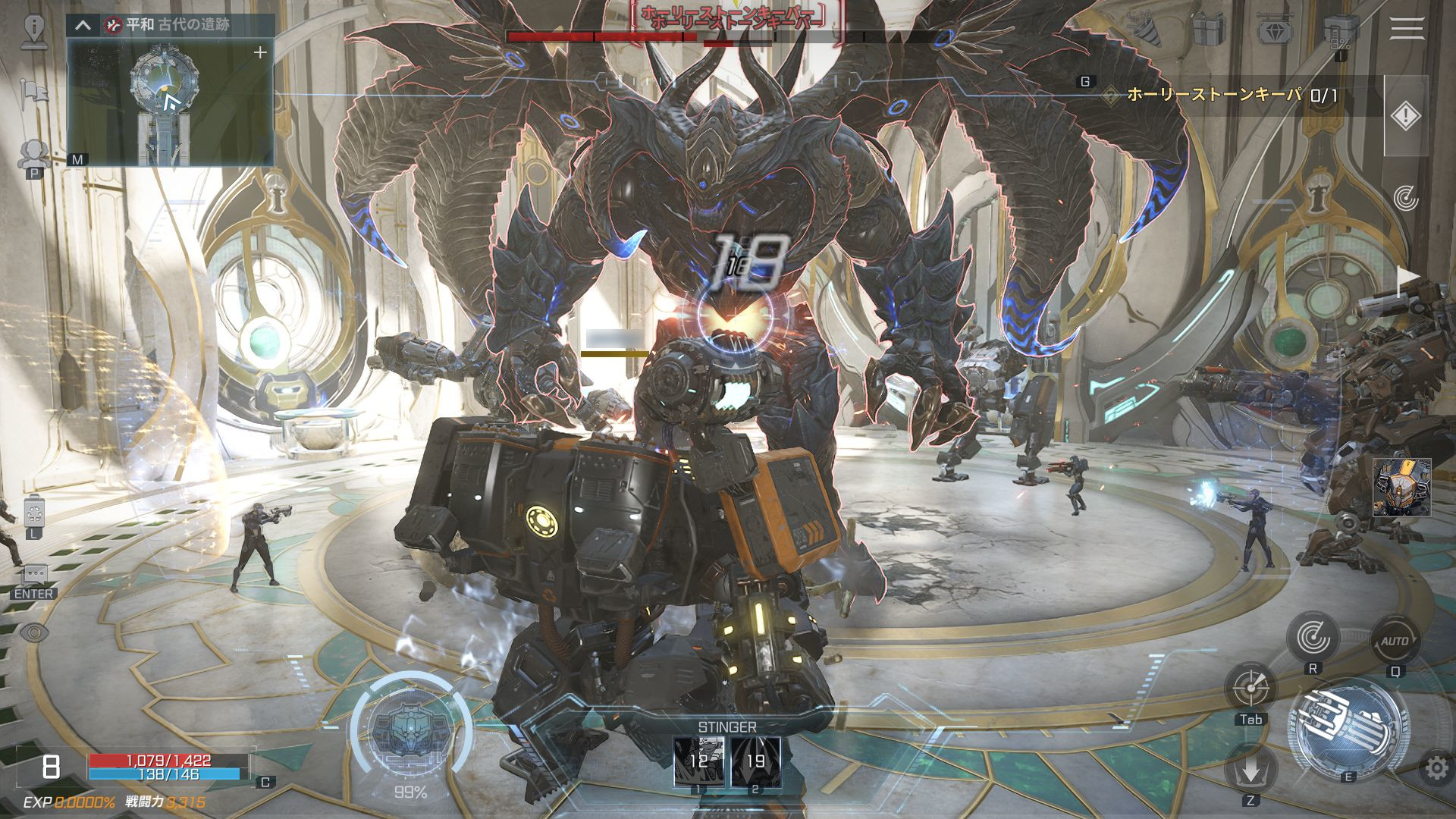Open the location info pin icon
The height and width of the screenshot is (819, 1456).
34,29
